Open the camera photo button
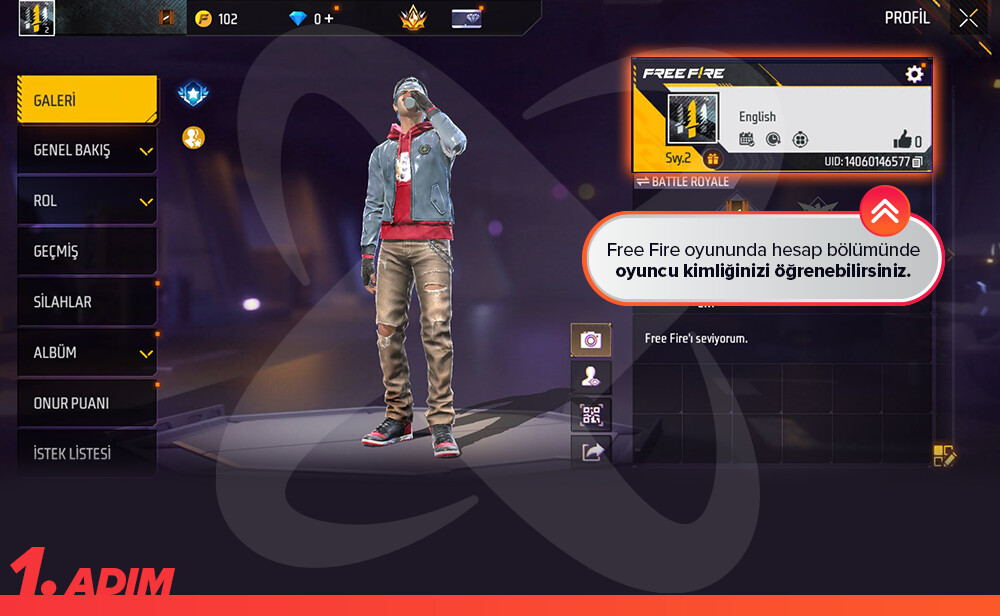The image size is (1000, 616). coord(591,340)
